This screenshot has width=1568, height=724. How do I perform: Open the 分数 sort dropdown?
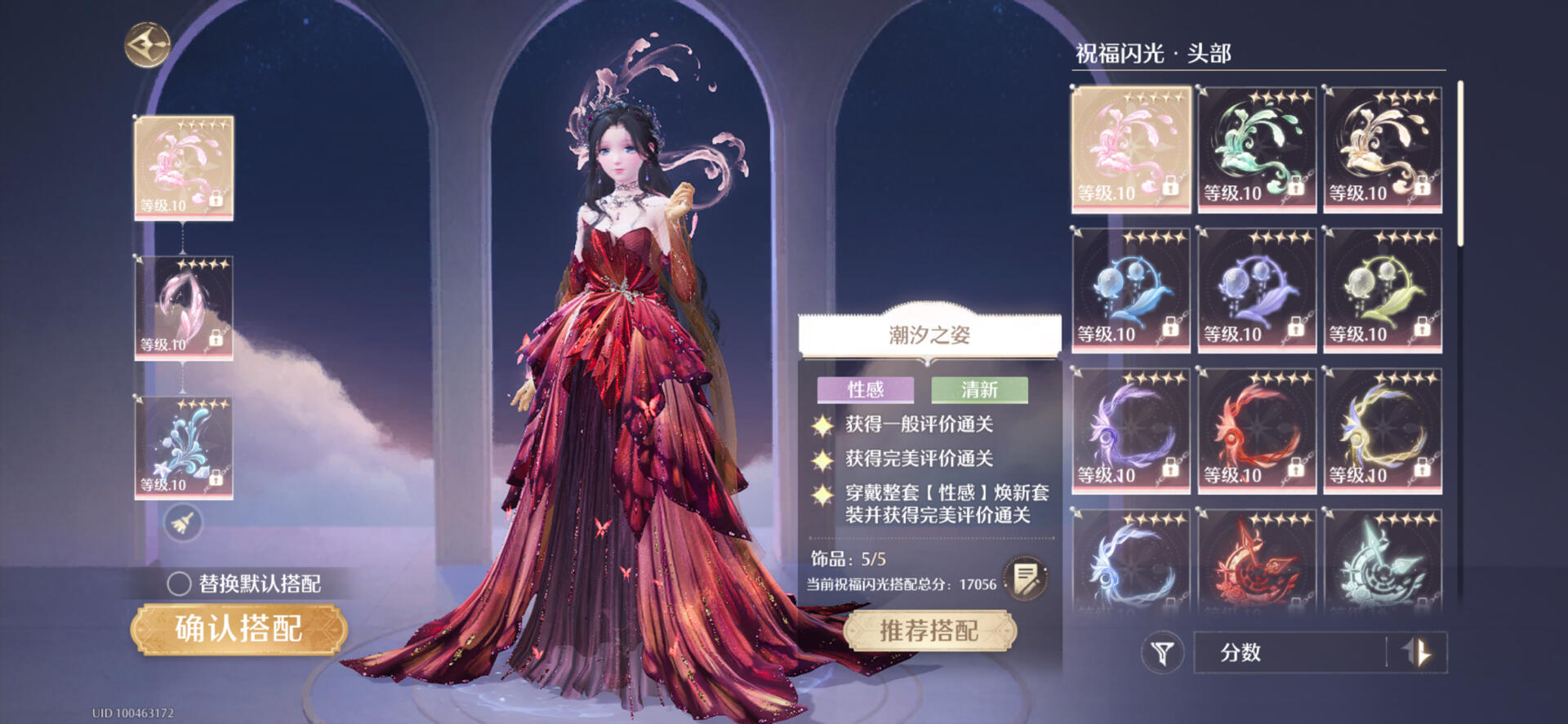pos(1290,652)
